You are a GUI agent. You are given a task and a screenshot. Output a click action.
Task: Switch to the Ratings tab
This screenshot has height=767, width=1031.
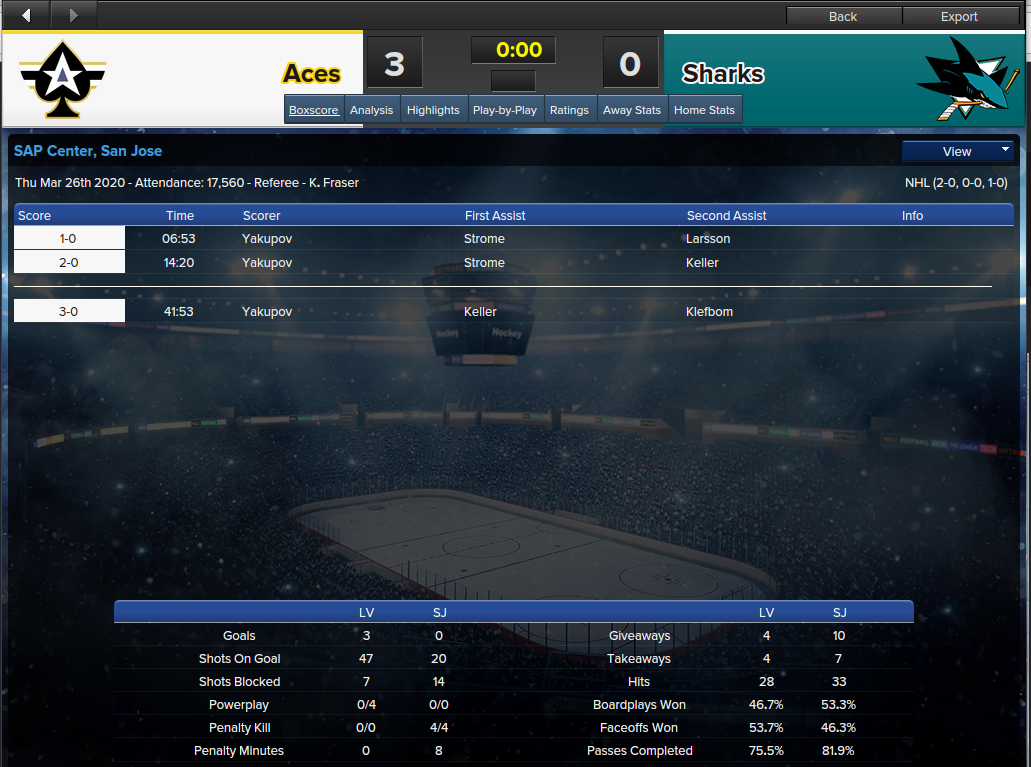click(569, 110)
